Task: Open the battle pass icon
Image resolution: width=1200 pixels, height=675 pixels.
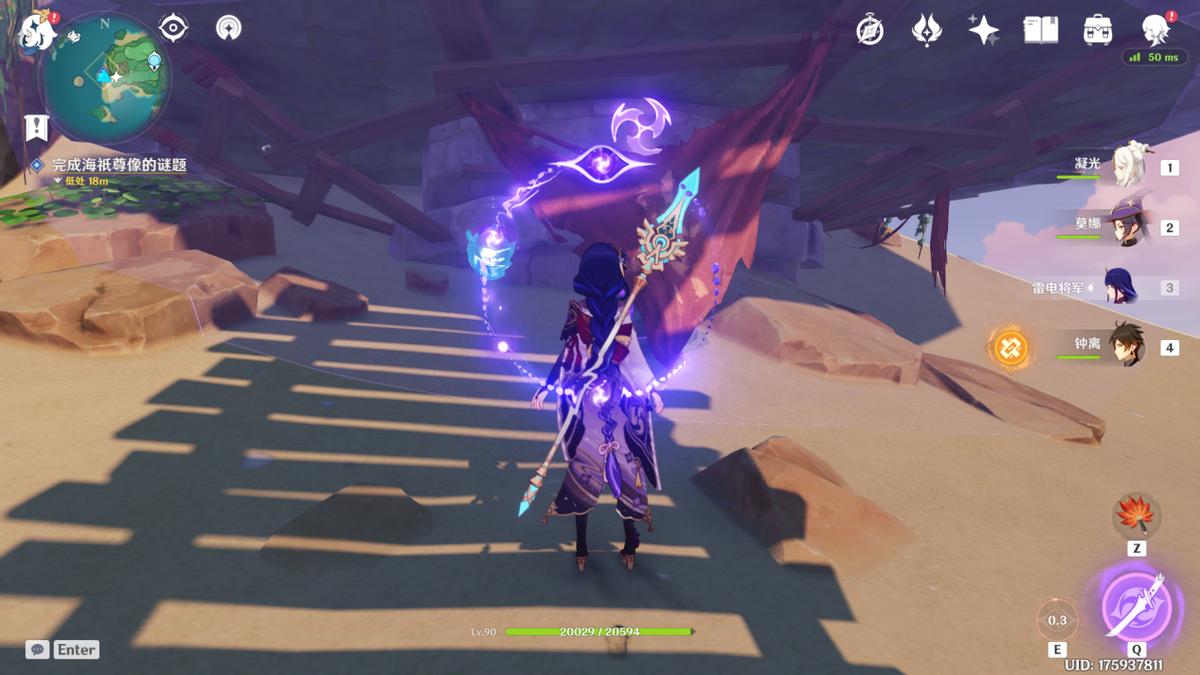Action: click(x=927, y=30)
